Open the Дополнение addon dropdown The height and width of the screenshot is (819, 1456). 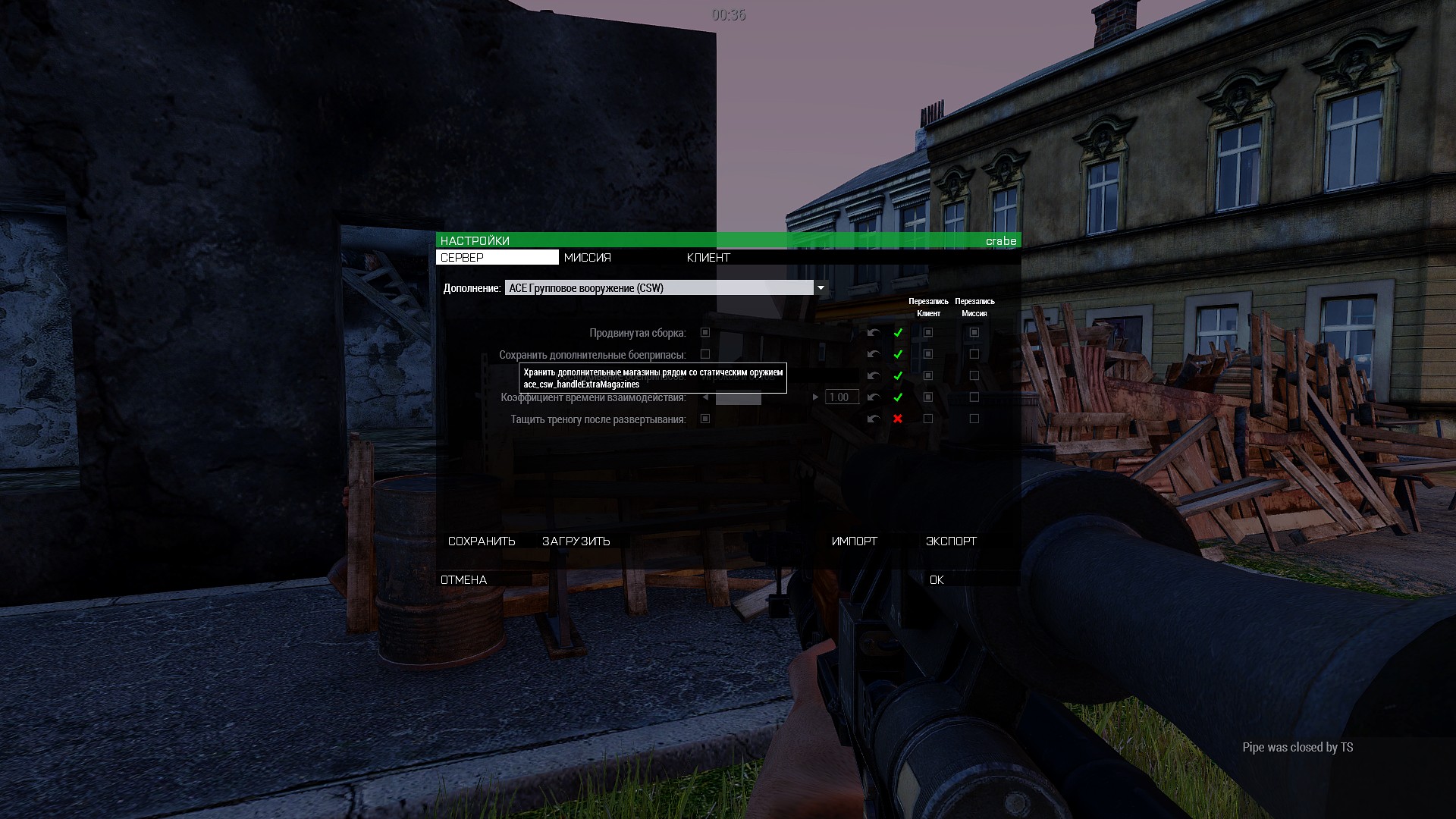pos(820,288)
